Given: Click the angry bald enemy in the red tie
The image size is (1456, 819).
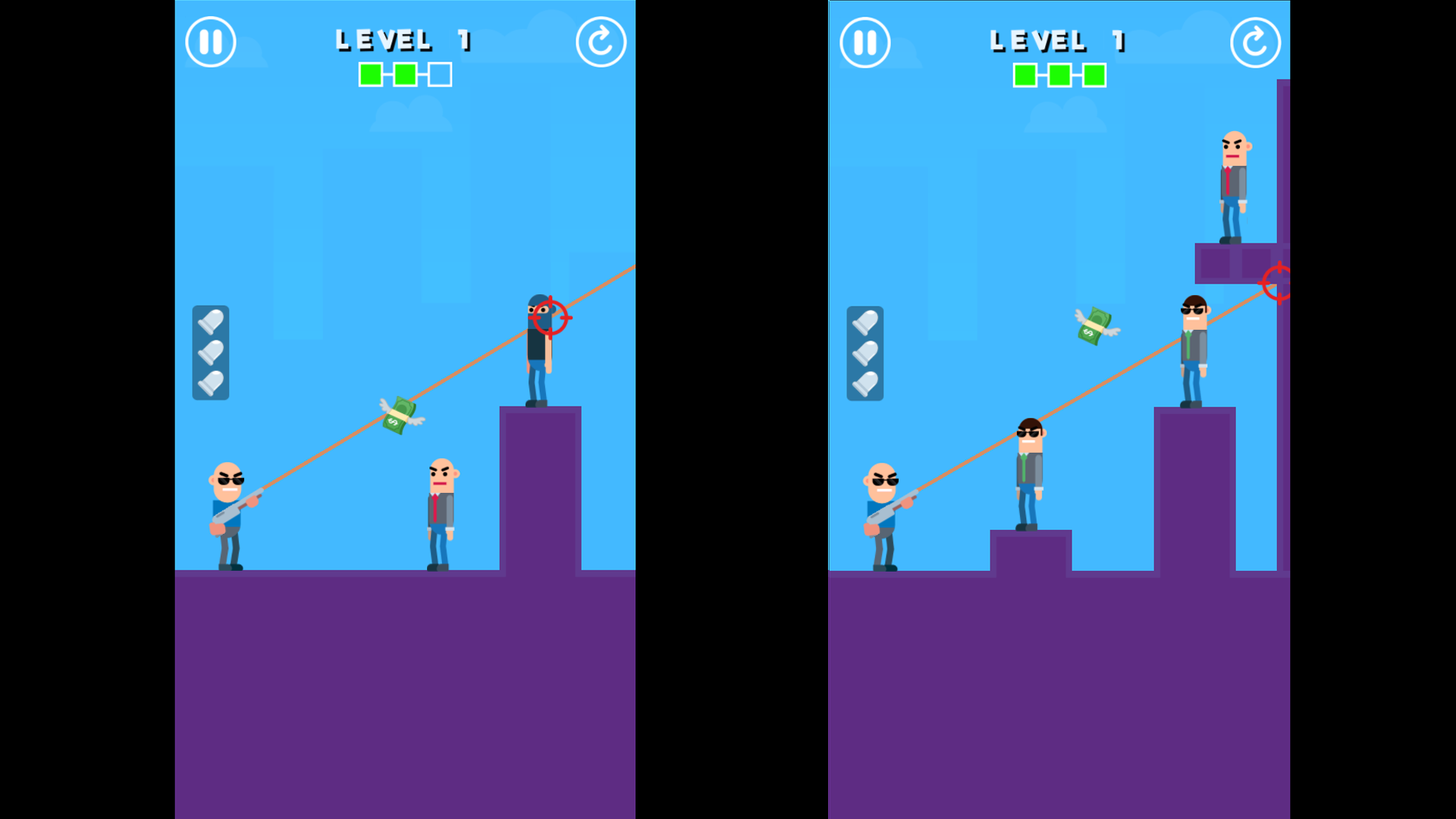Looking at the screenshot, I should point(440,500).
